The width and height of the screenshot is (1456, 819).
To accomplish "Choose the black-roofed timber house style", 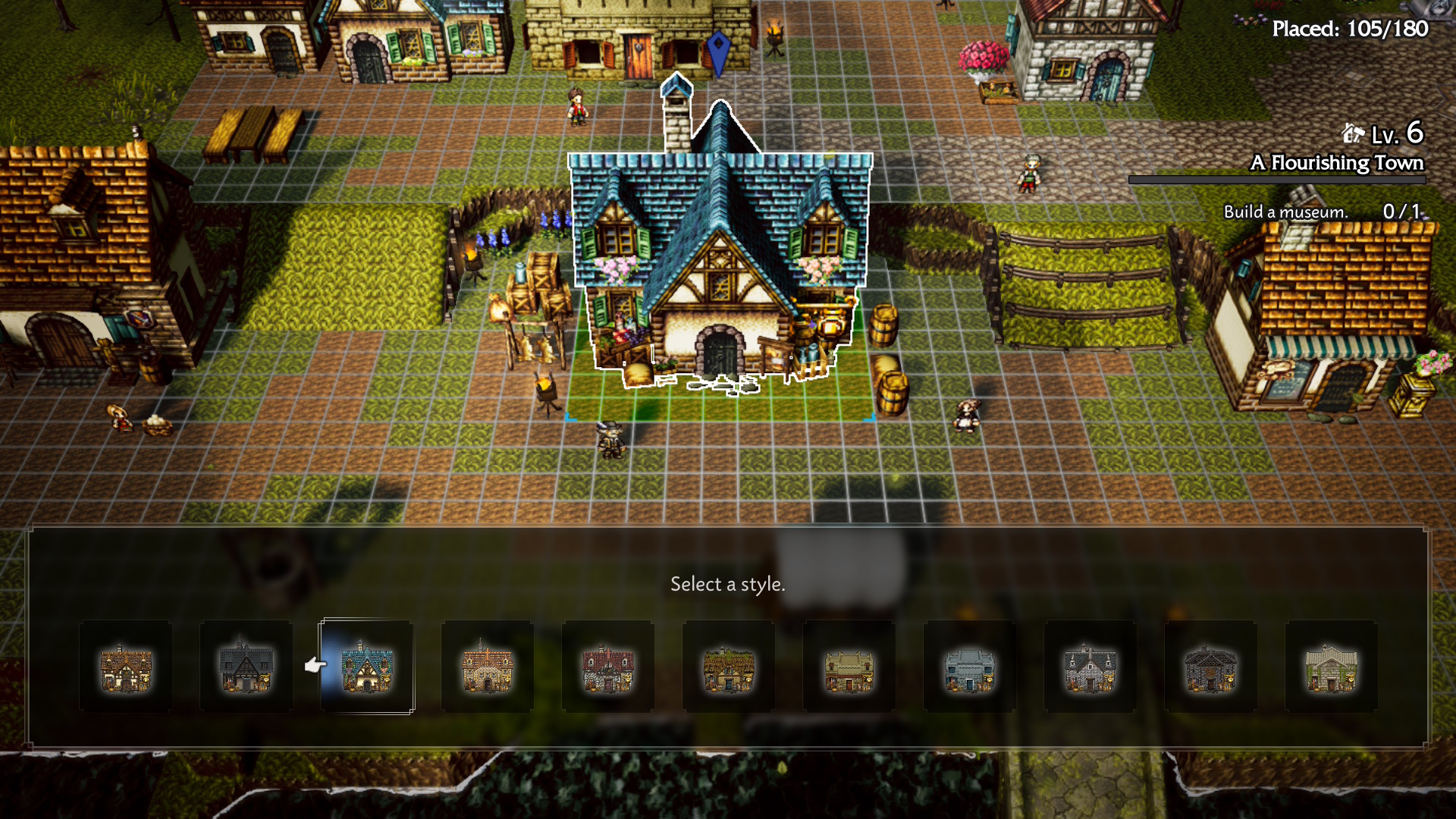I will [246, 667].
